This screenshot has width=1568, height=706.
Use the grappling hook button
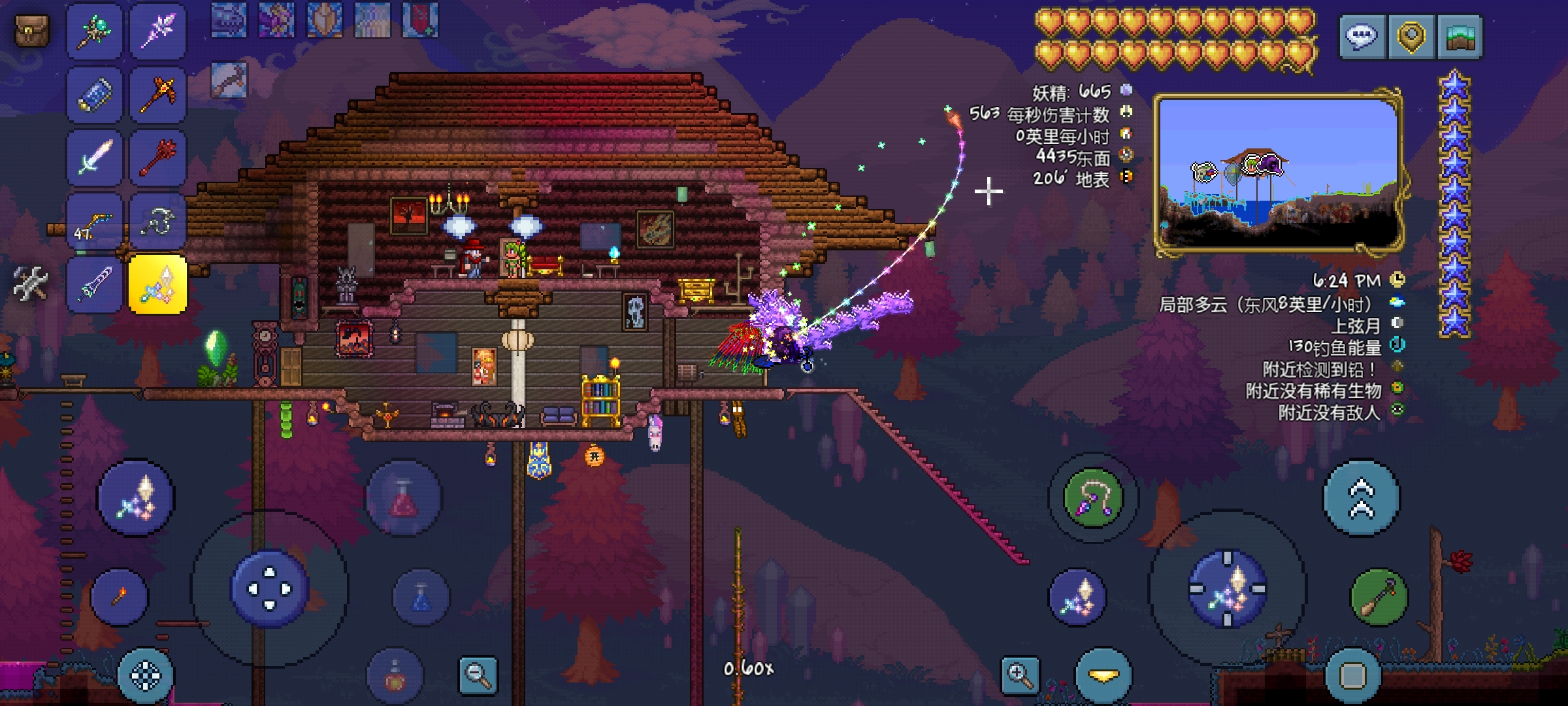1093,498
